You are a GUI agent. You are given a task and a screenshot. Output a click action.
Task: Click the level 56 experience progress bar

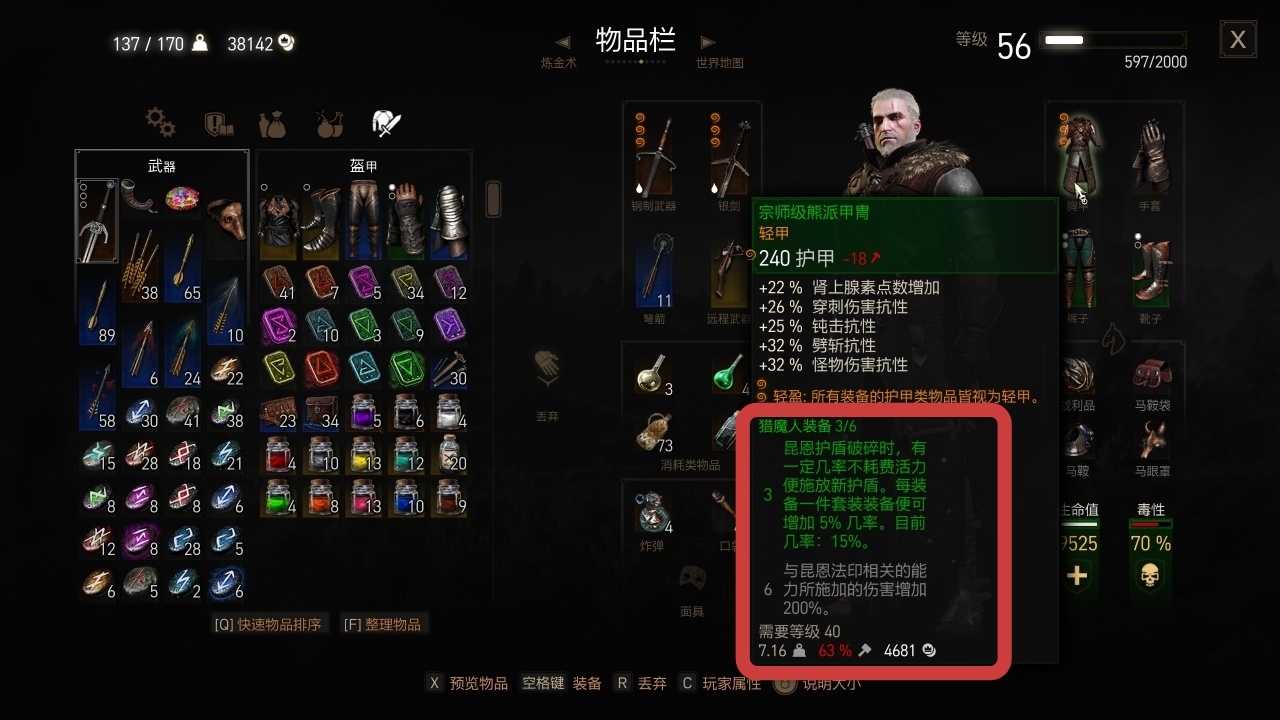[1110, 40]
